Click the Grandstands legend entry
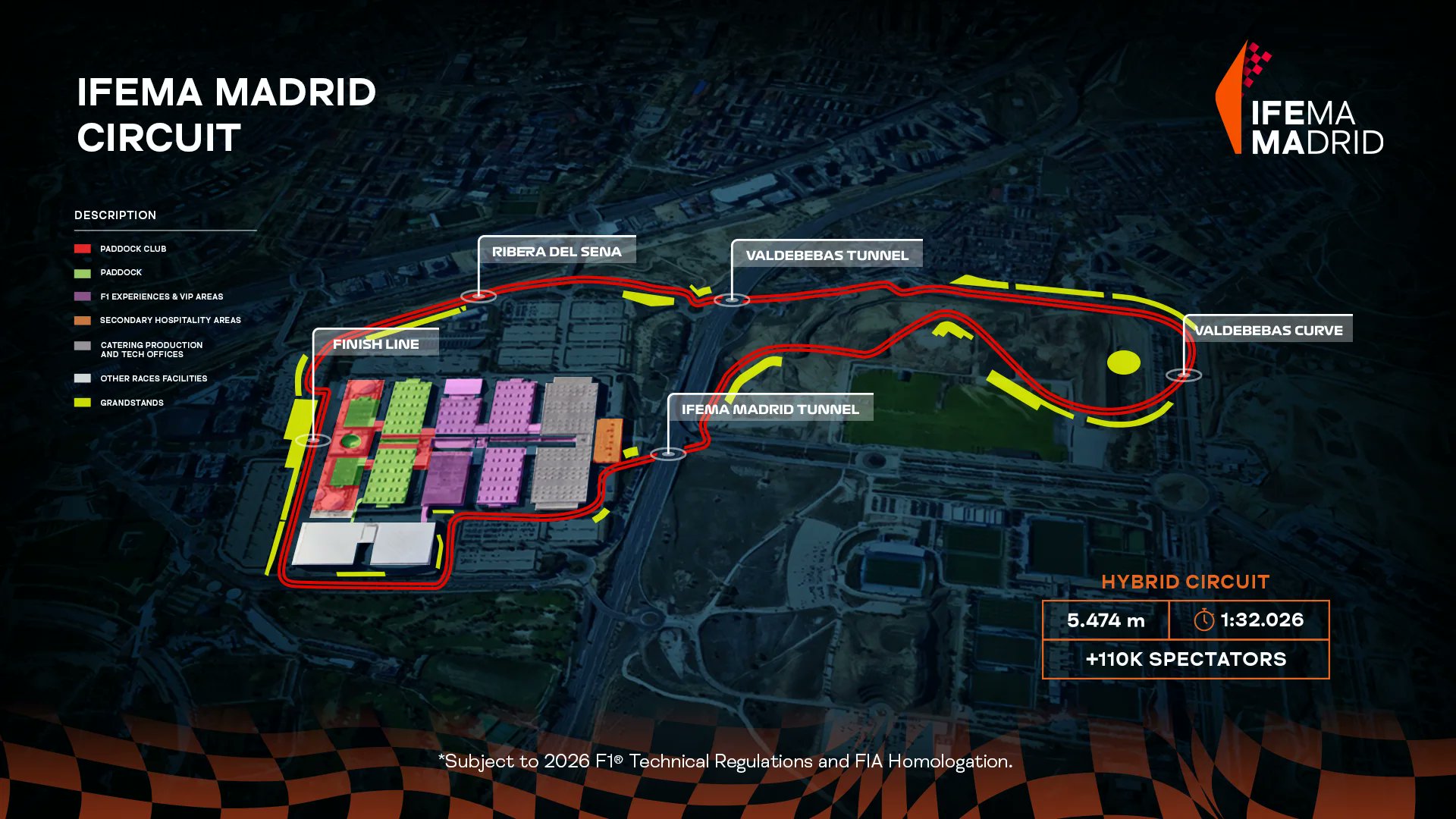 point(131,403)
